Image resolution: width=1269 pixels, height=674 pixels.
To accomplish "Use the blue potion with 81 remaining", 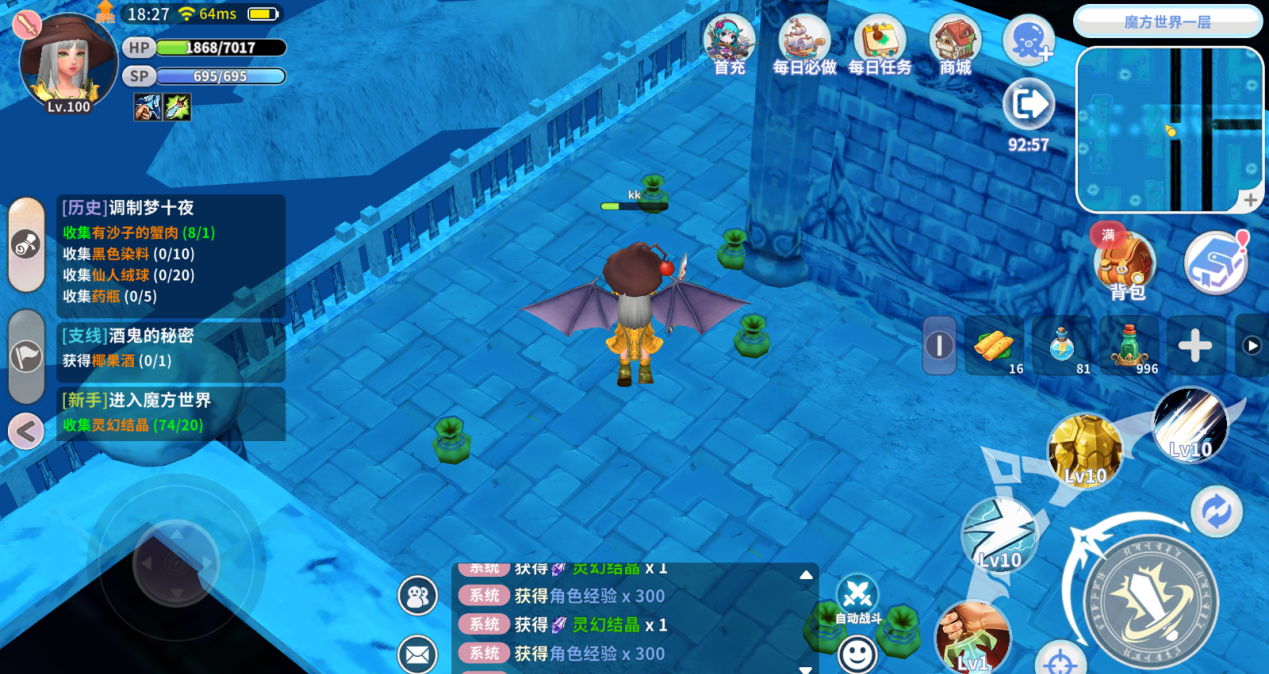I will 1063,346.
